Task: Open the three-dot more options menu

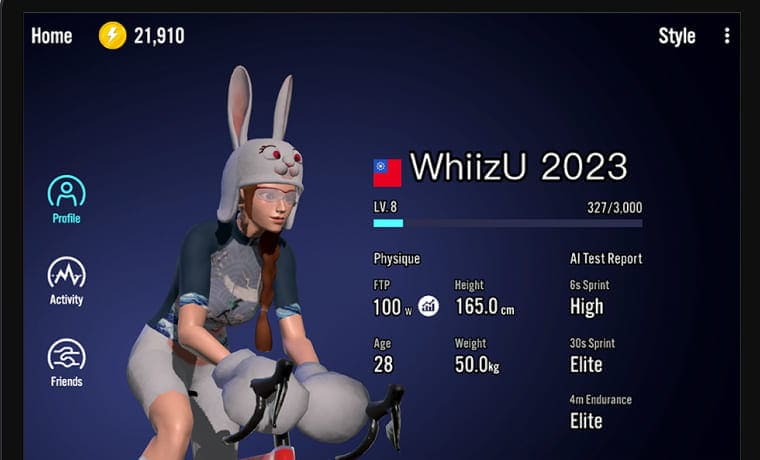Action: click(727, 36)
